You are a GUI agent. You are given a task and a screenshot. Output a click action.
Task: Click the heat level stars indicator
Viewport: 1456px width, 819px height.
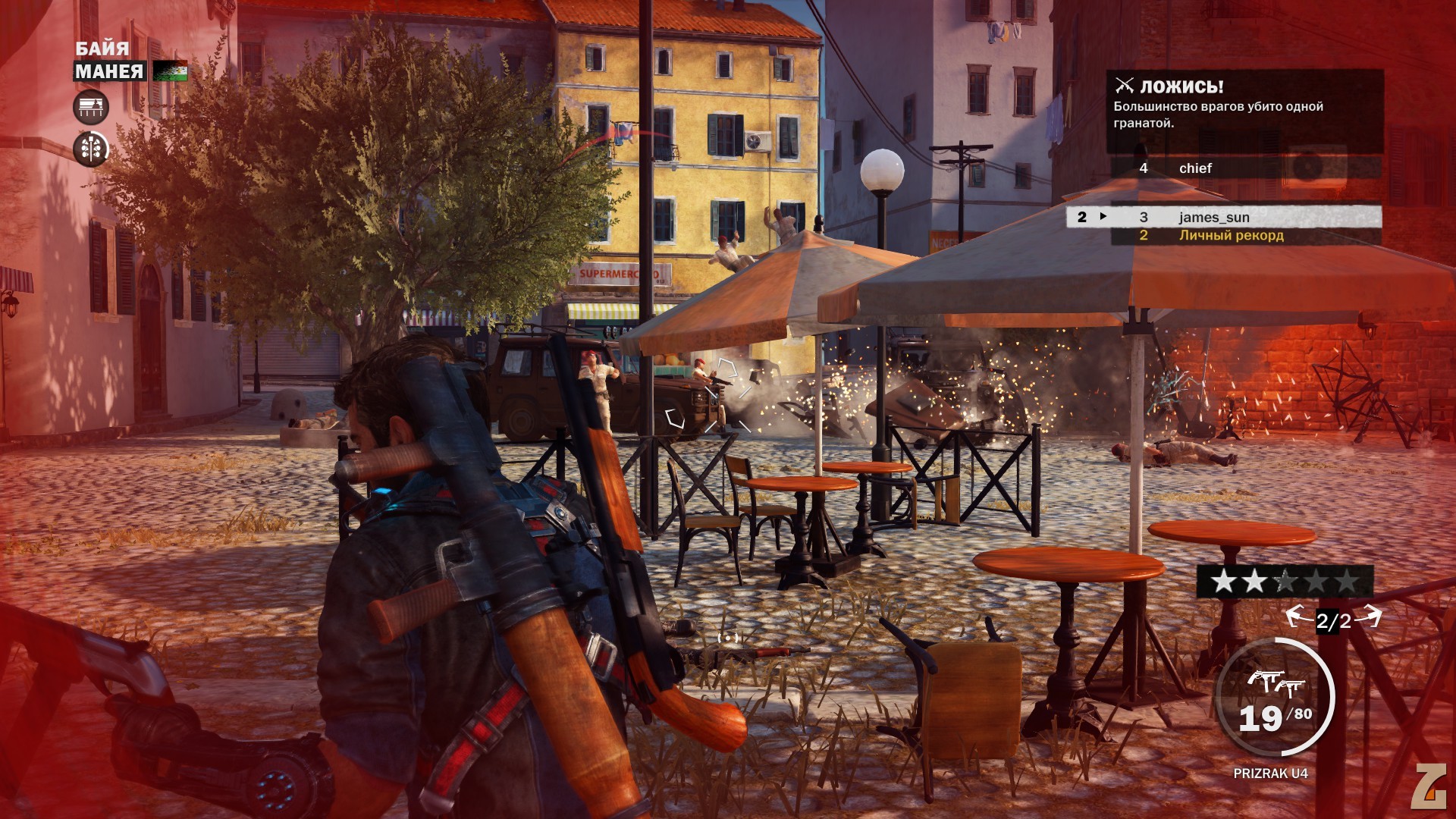coord(1285,582)
